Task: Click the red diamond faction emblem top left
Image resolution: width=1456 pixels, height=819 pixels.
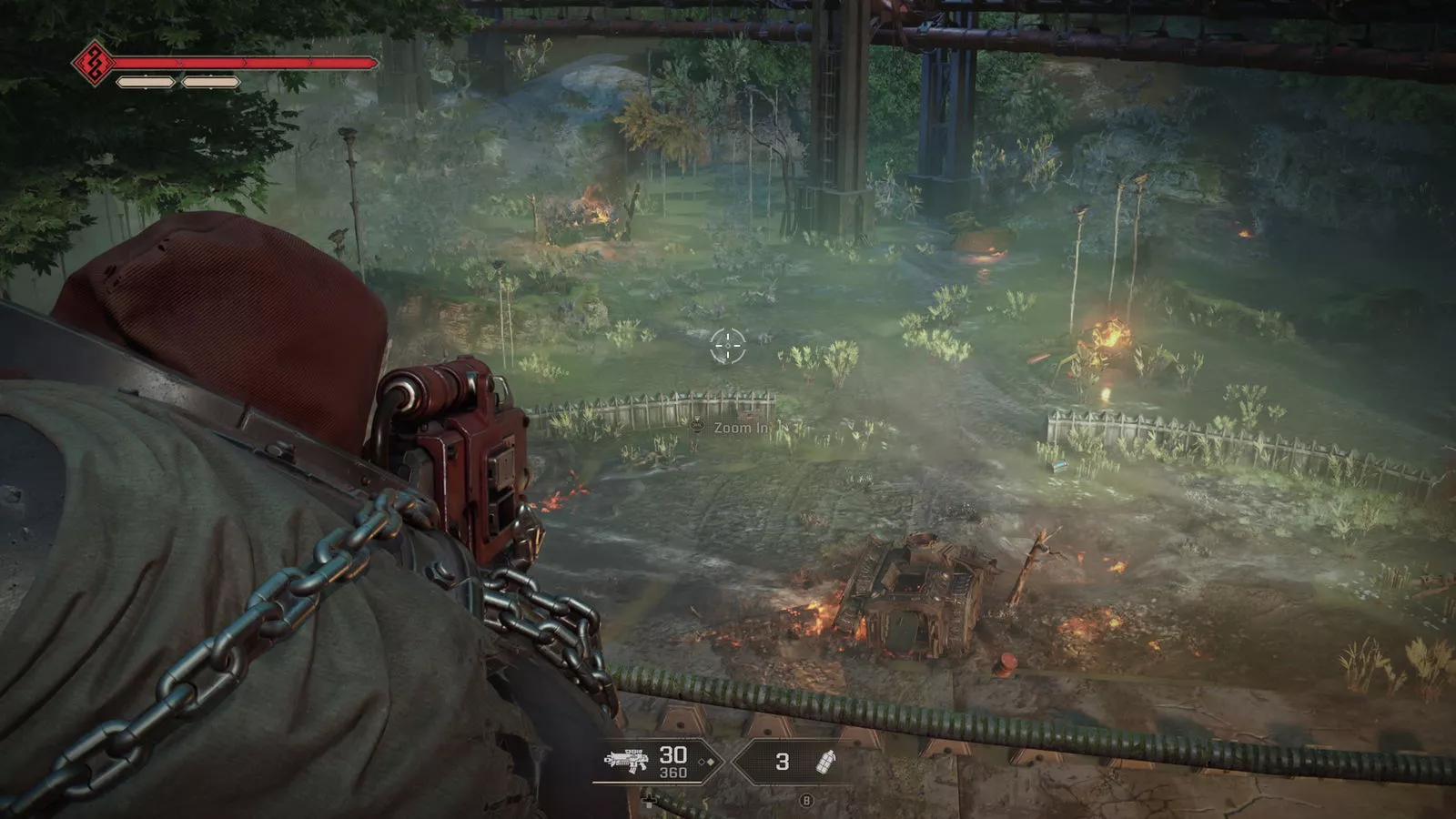Action: 95,63
